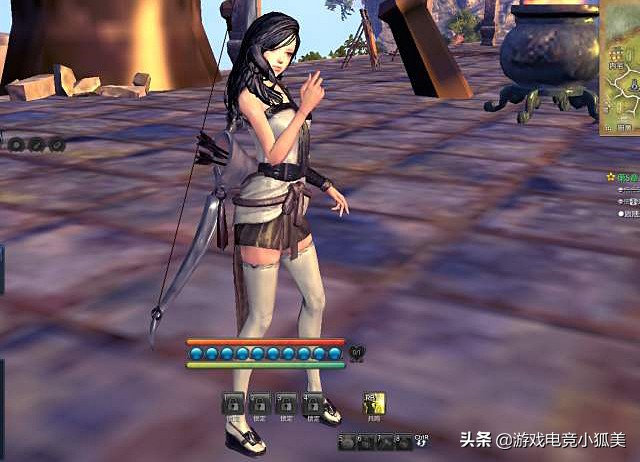Screen dimensions: 640x462
Task: Use the item slot numbered 8
Action: 403,441
